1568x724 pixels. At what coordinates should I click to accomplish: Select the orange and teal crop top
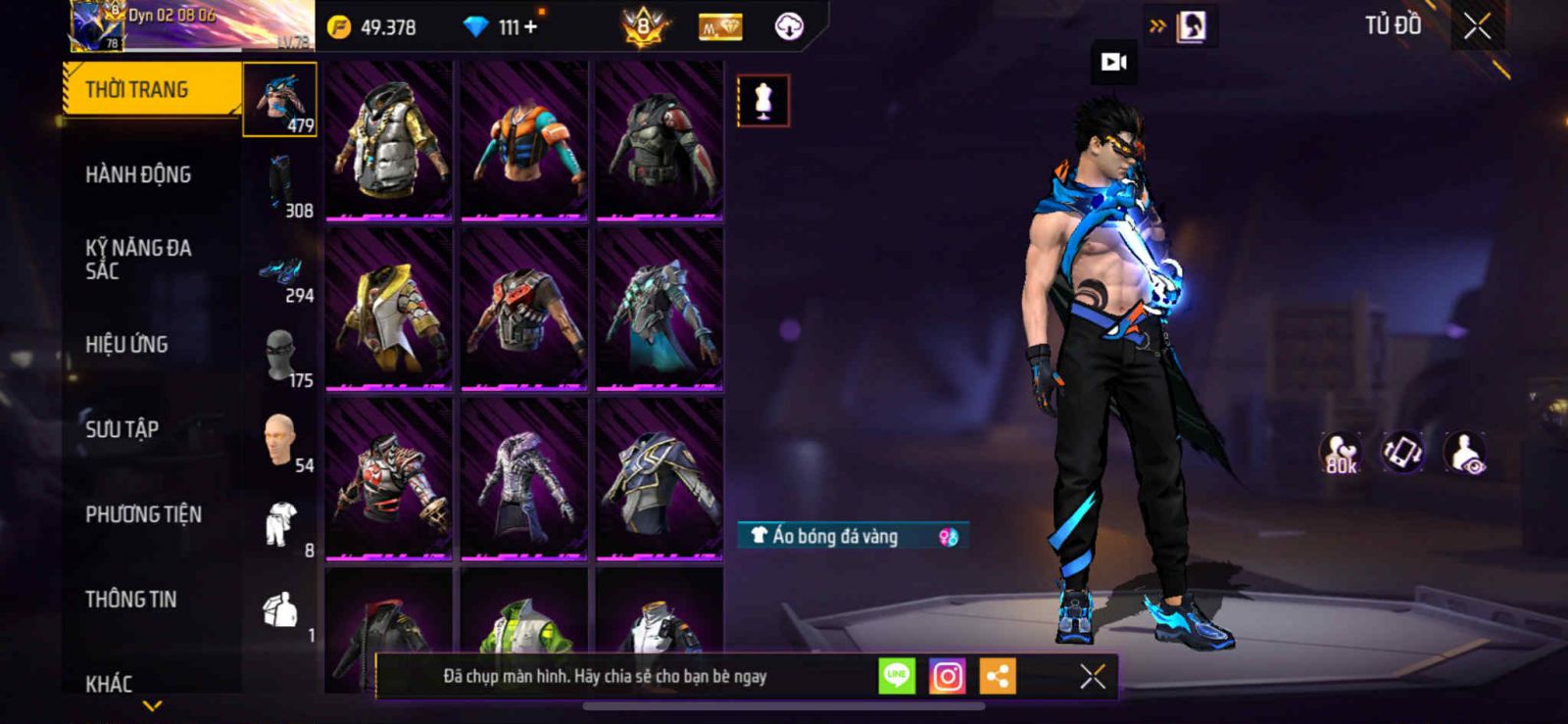tap(524, 140)
